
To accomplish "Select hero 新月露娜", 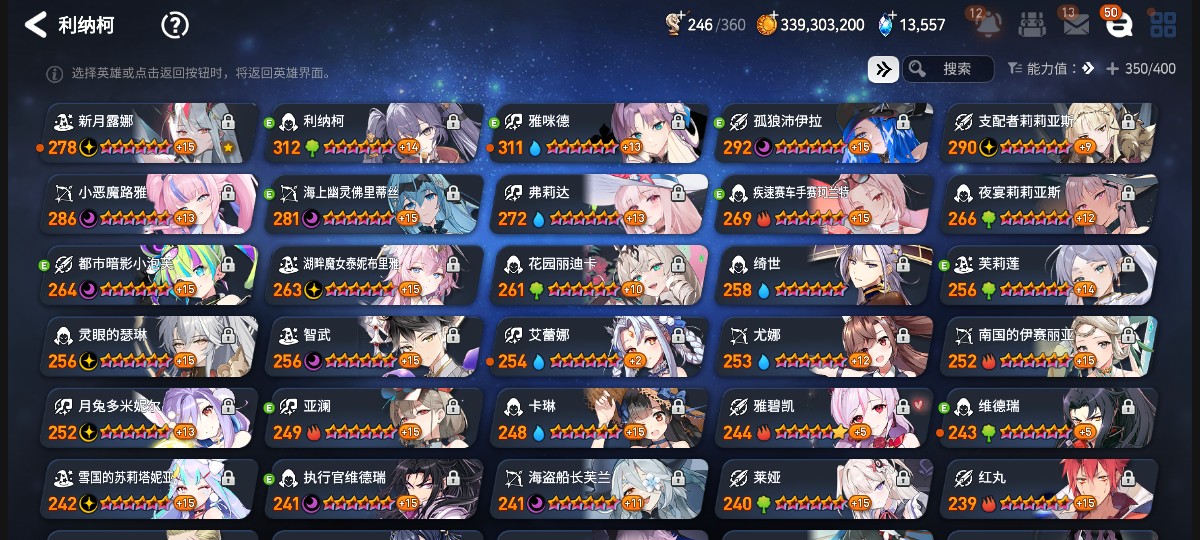I will click(x=150, y=134).
